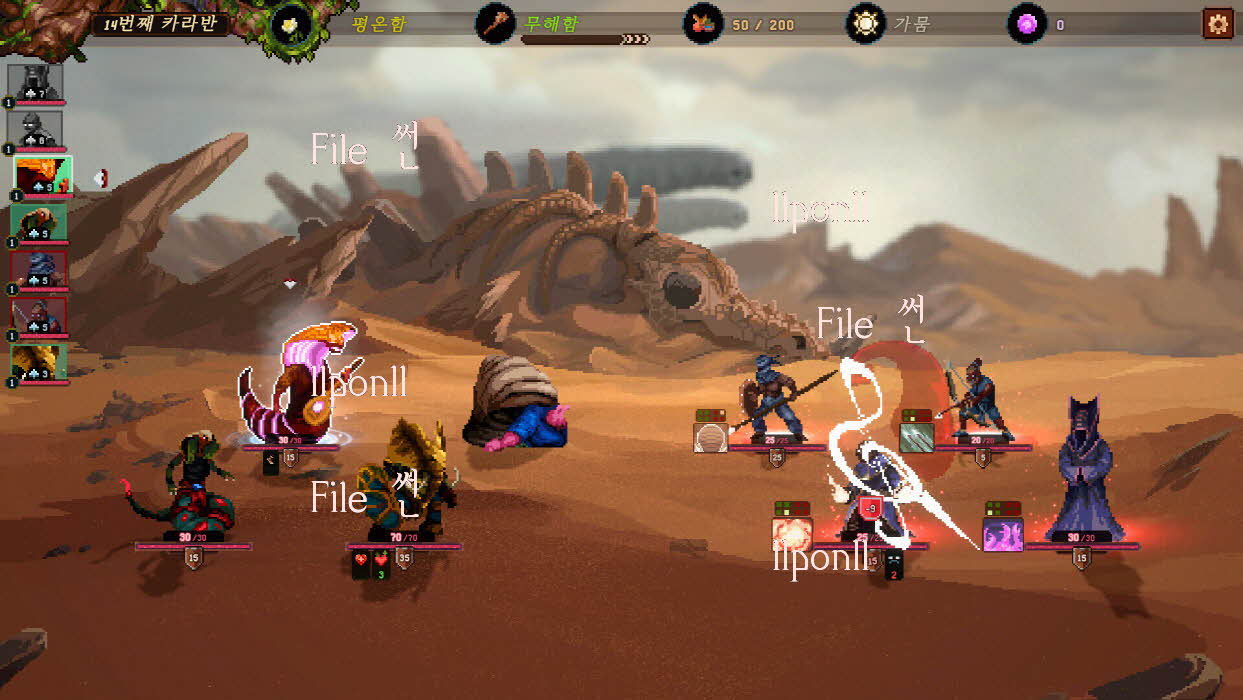Click the sad-face debuff icon showing 2

(x=894, y=566)
